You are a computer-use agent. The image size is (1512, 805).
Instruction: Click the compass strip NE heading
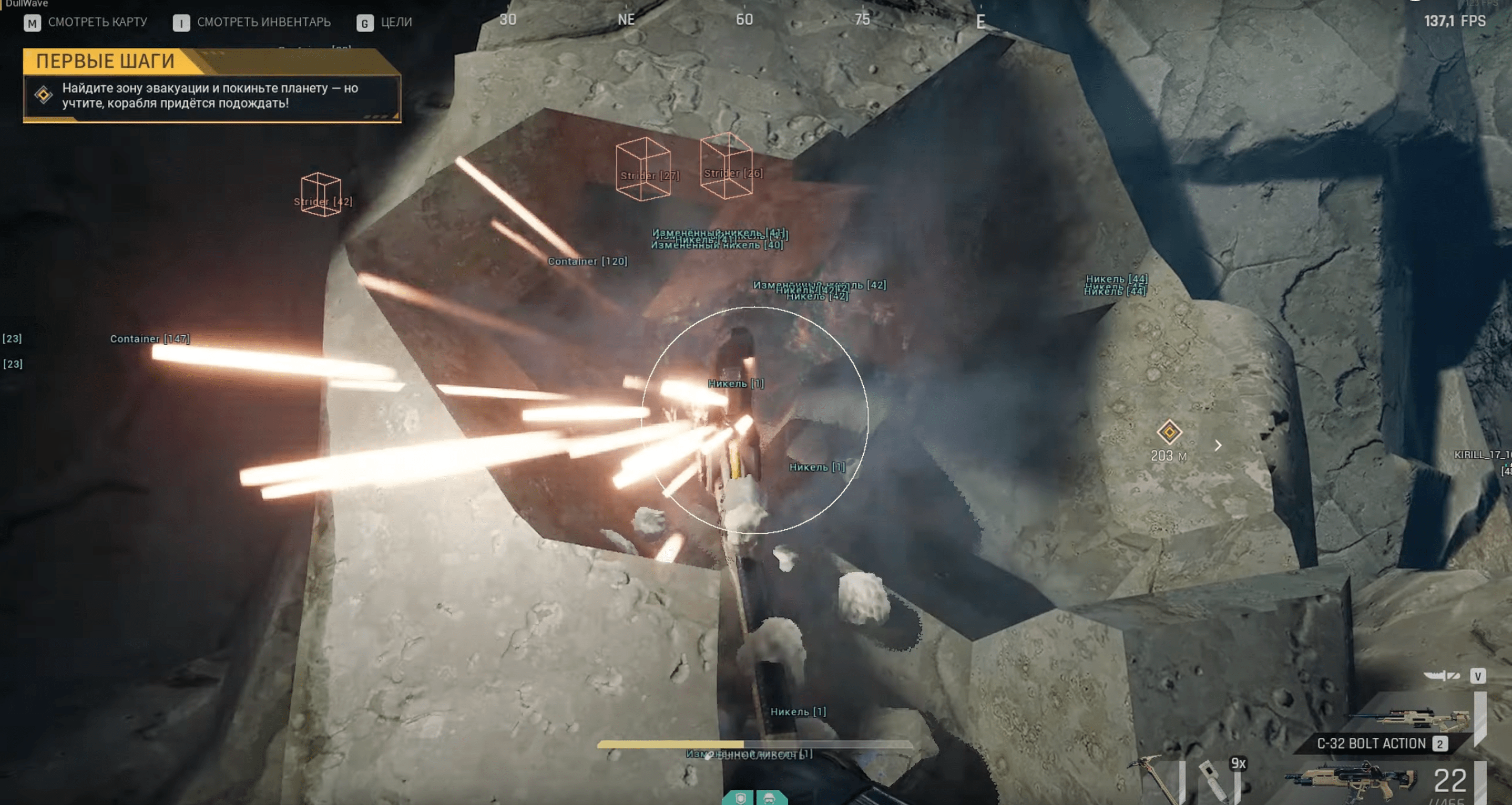[x=626, y=19]
